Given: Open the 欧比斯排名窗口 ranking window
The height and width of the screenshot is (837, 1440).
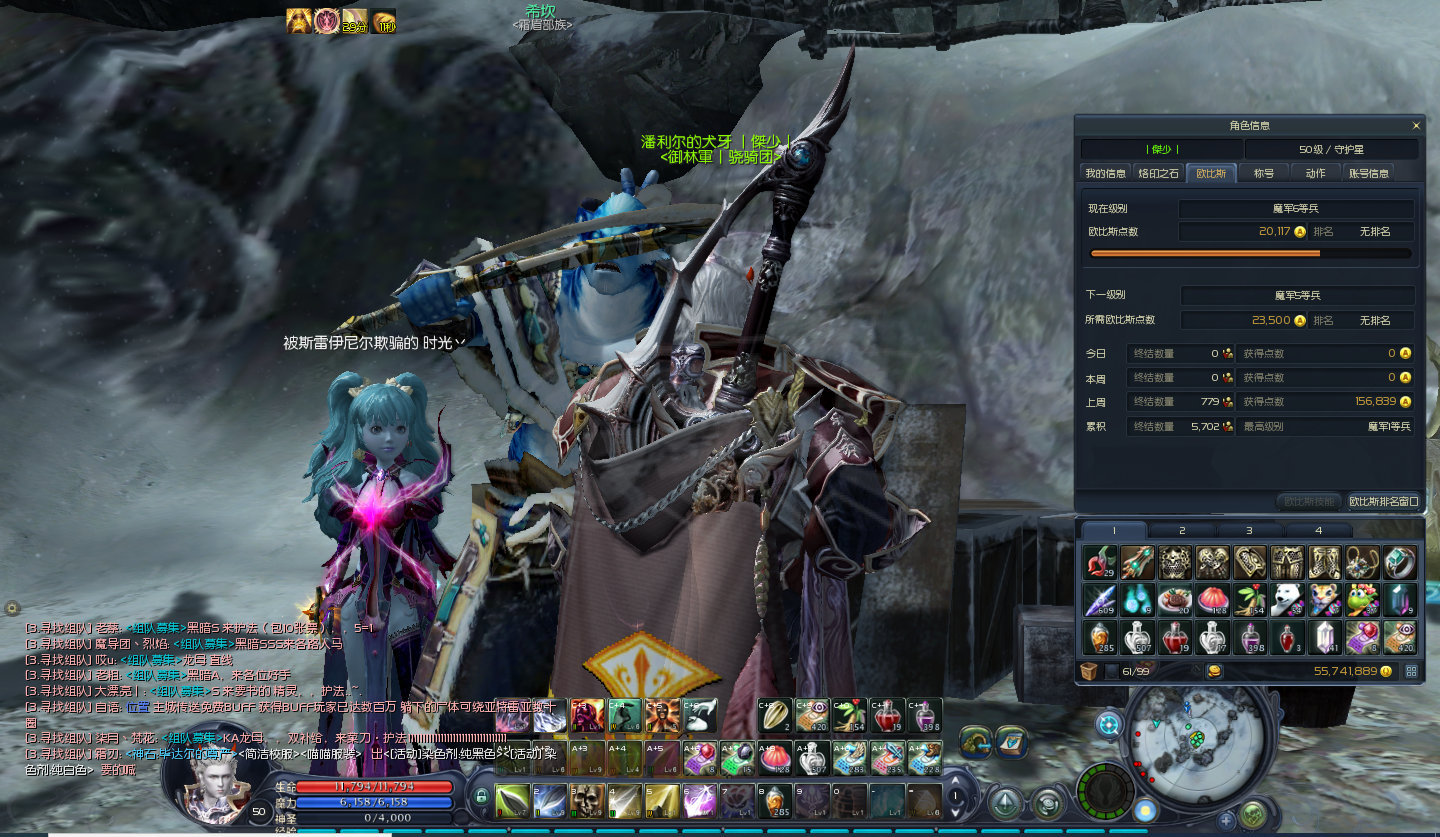Looking at the screenshot, I should (1383, 501).
